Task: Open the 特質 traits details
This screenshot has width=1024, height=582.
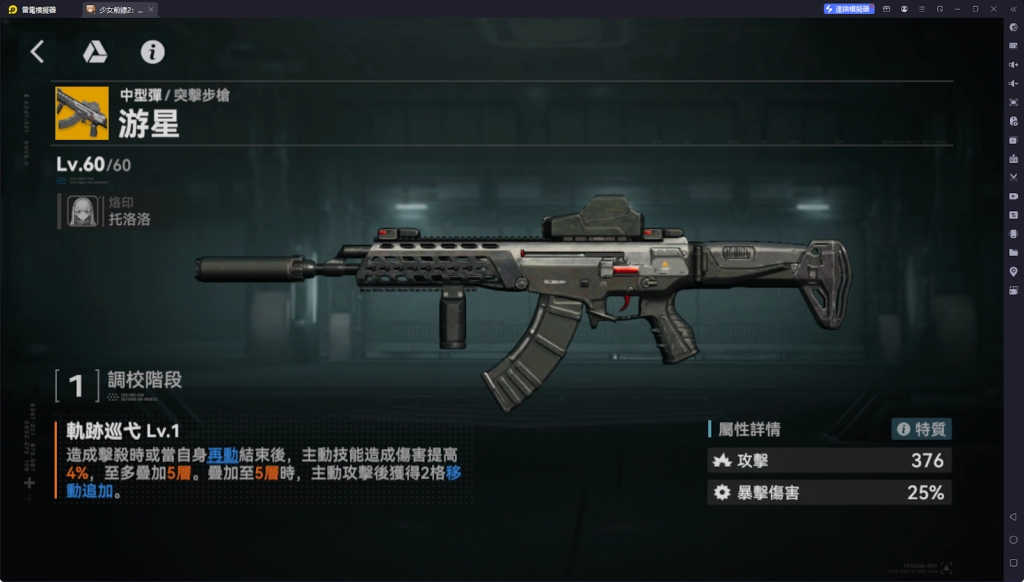Action: pos(921,429)
